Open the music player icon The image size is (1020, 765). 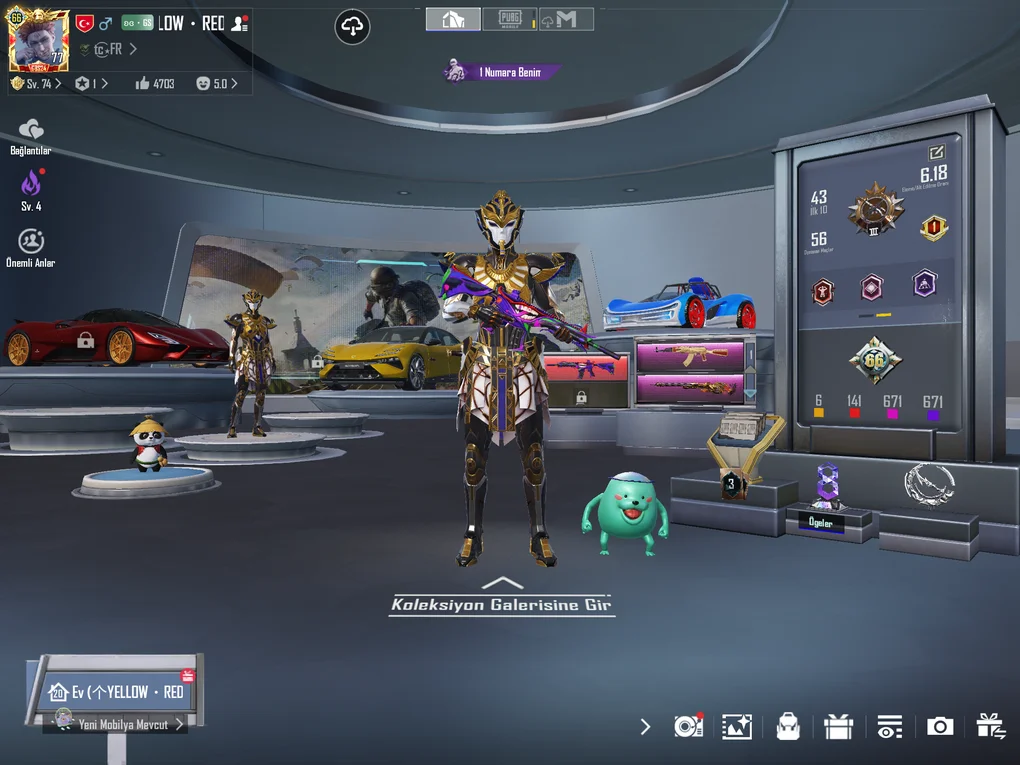tap(688, 727)
